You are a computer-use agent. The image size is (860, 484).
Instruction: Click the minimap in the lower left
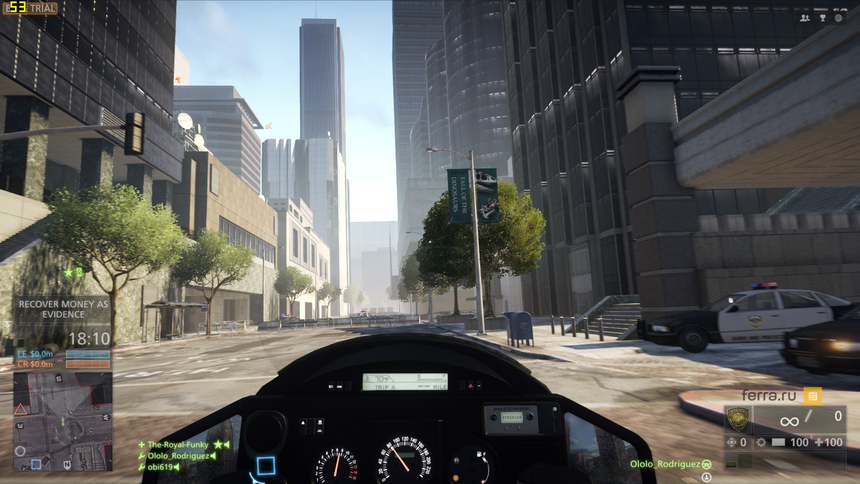62,422
